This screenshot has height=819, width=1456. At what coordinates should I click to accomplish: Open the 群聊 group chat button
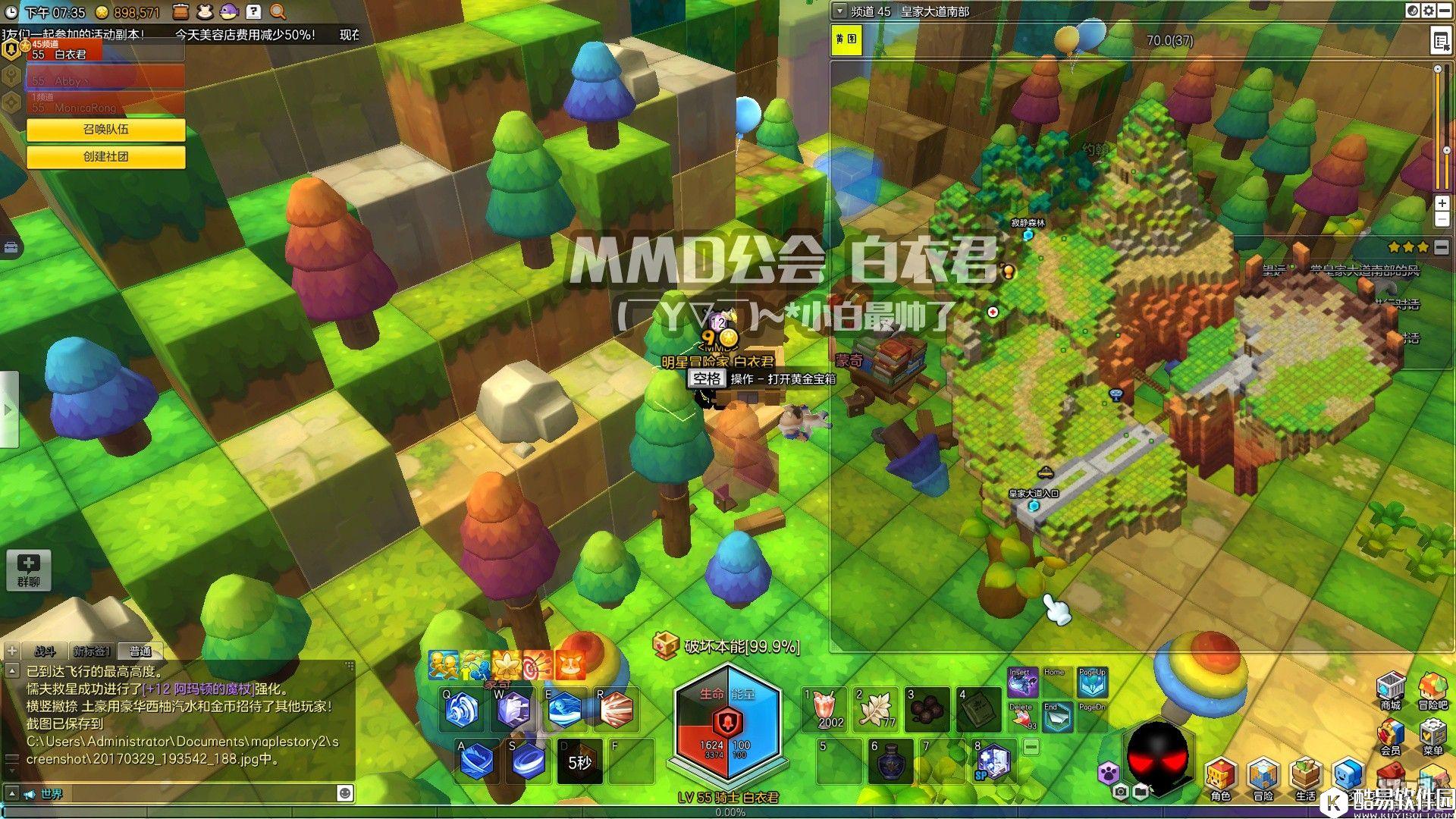29,570
